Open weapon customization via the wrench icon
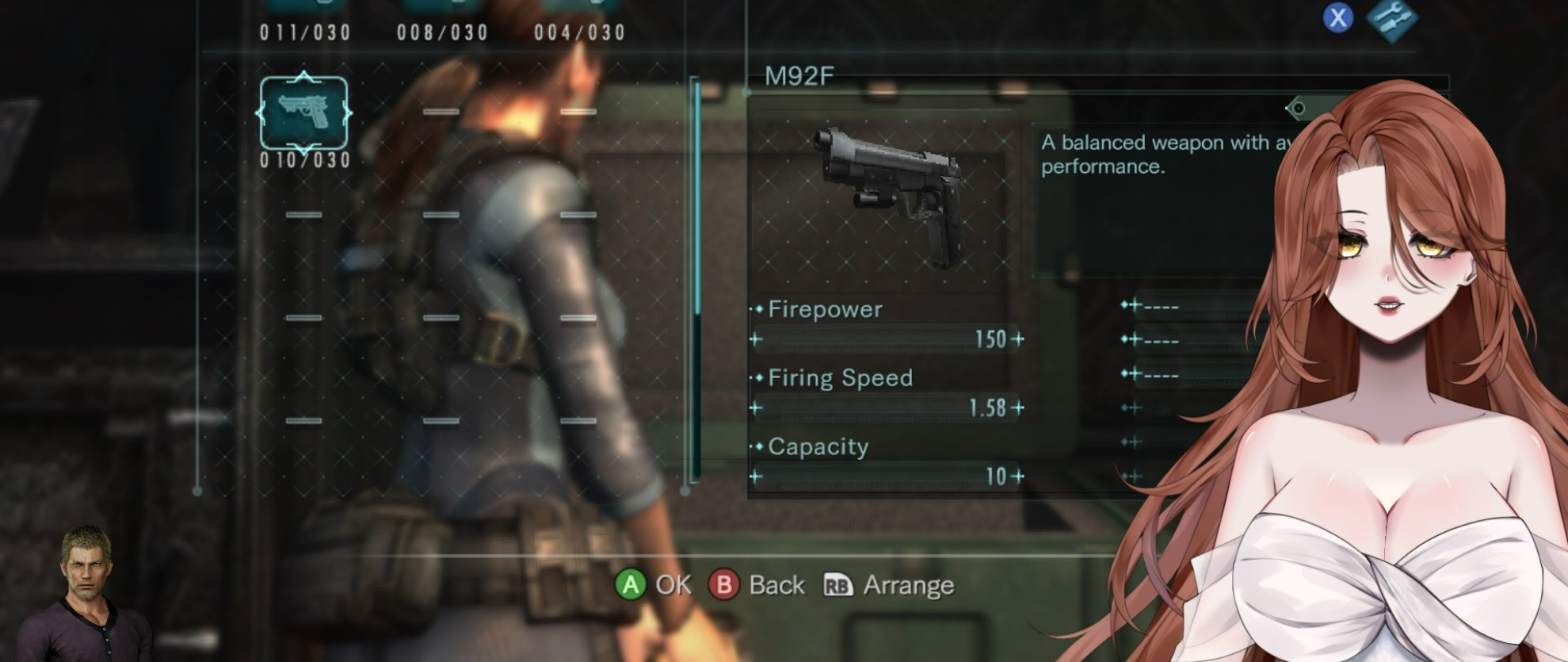This screenshot has width=1568, height=662. pyautogui.click(x=1391, y=19)
